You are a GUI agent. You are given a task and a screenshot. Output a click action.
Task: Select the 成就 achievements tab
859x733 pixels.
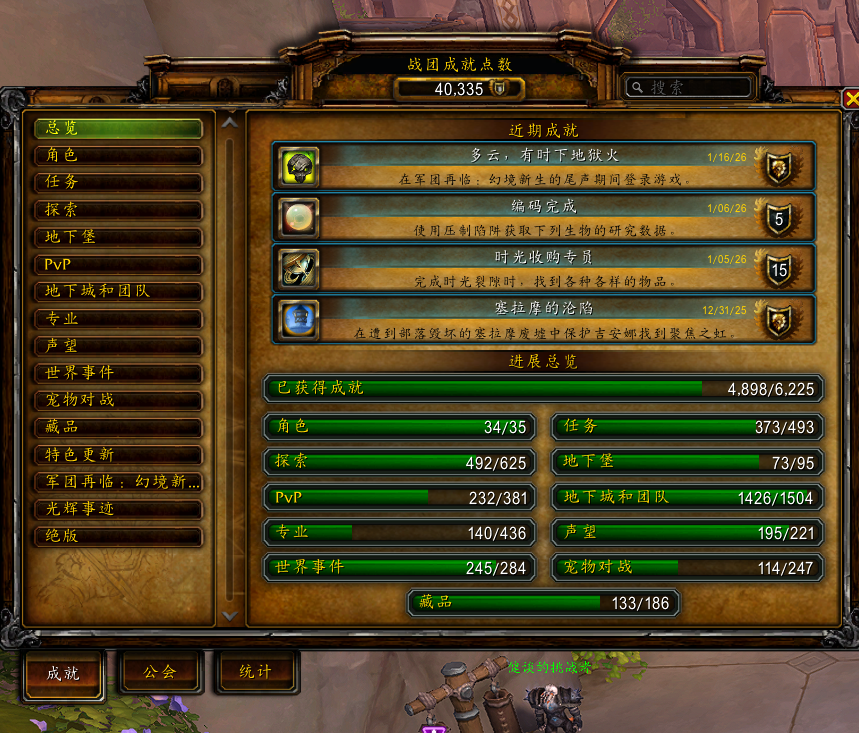pyautogui.click(x=63, y=672)
